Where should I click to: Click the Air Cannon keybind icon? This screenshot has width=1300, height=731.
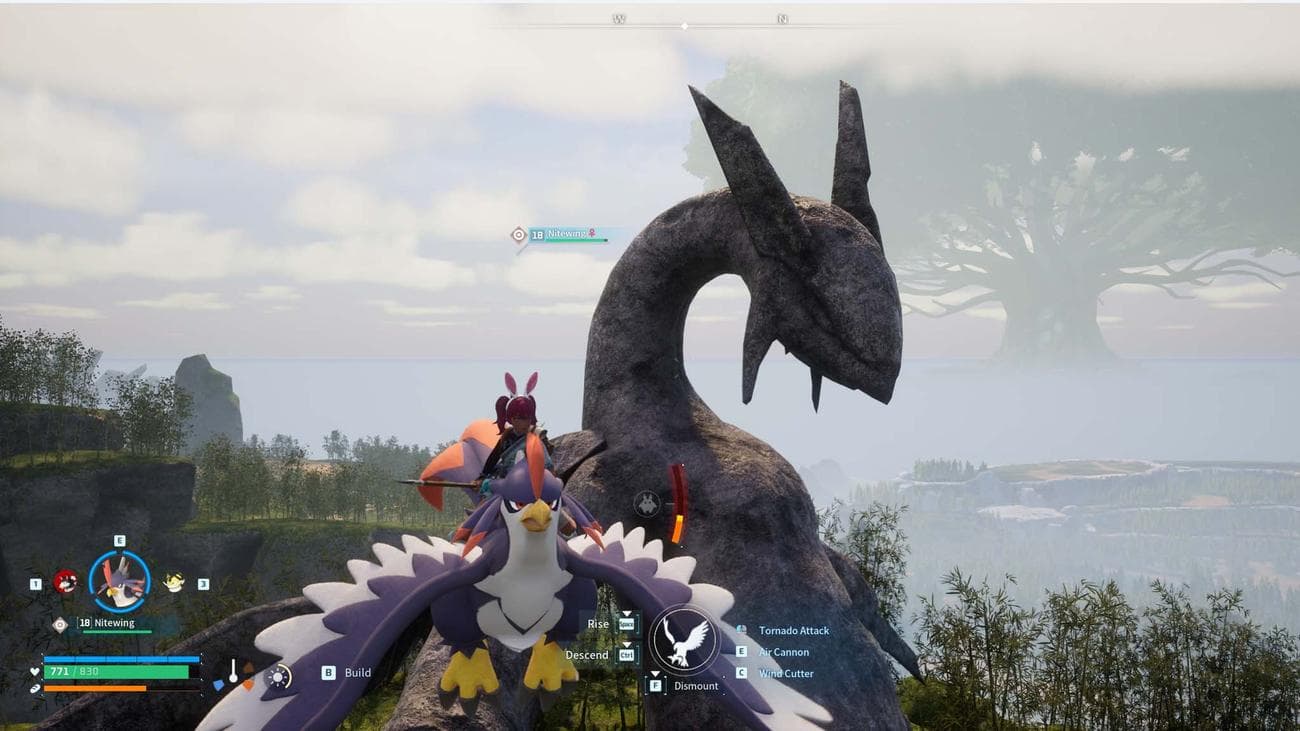[741, 651]
